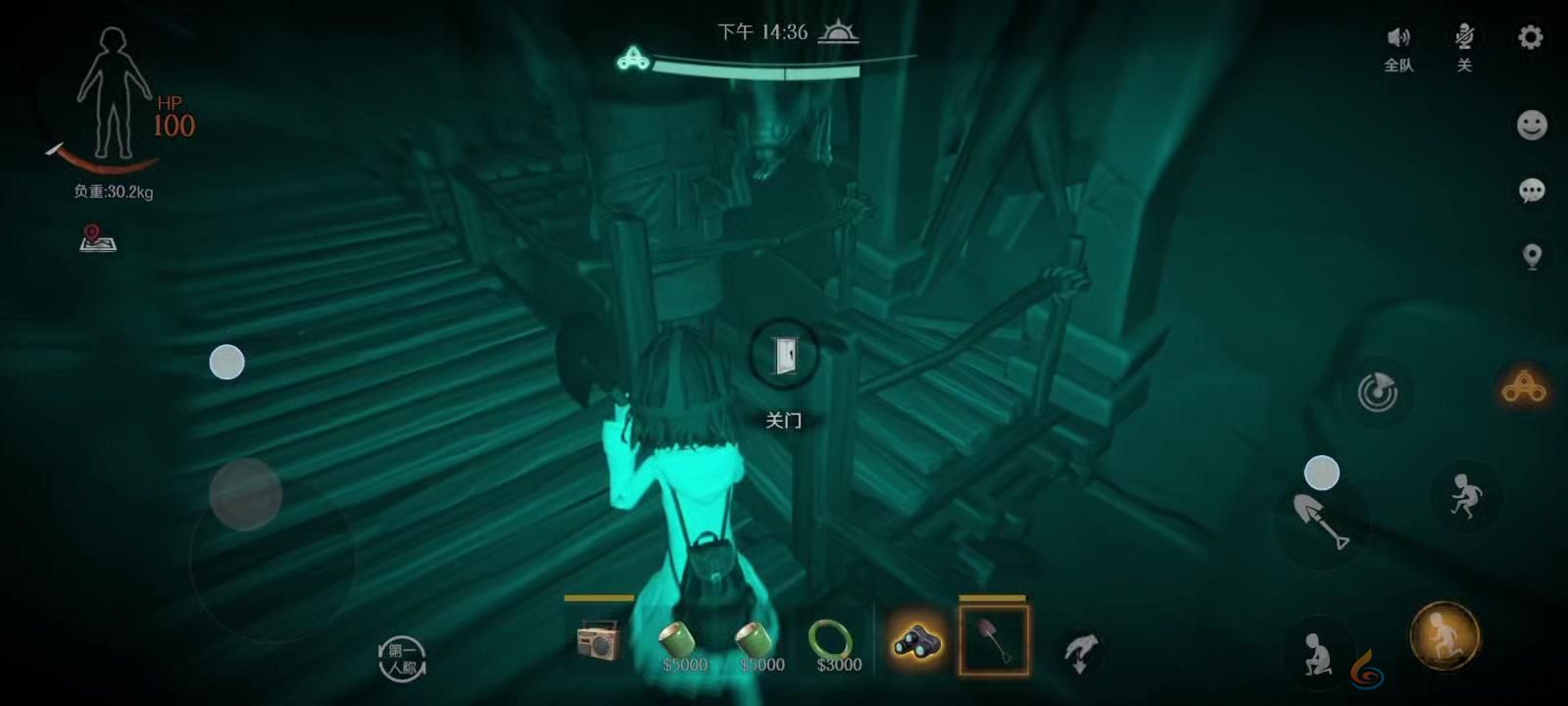Activate the radar scan button
1568x706 pixels.
[1377, 392]
